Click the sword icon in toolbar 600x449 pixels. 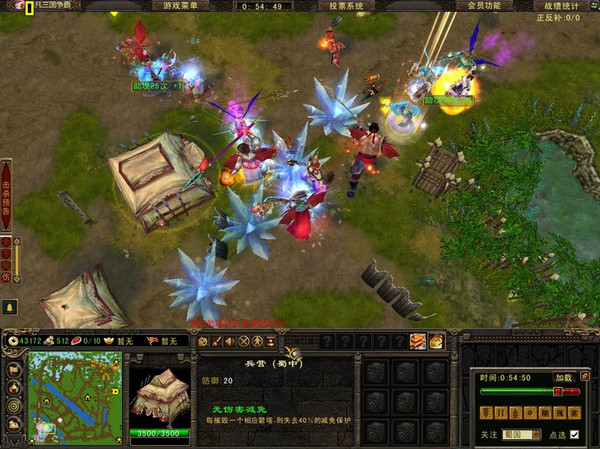pyautogui.click(x=217, y=341)
